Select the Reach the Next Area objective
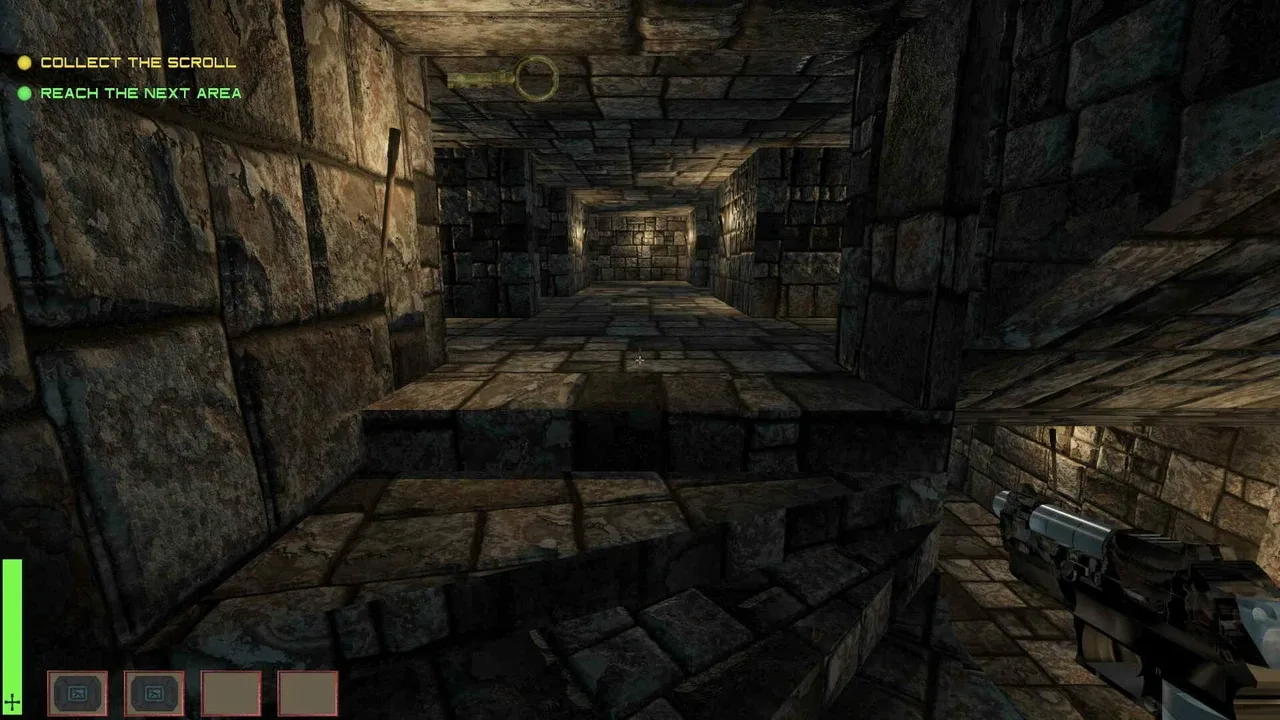1280x720 pixels. click(140, 93)
